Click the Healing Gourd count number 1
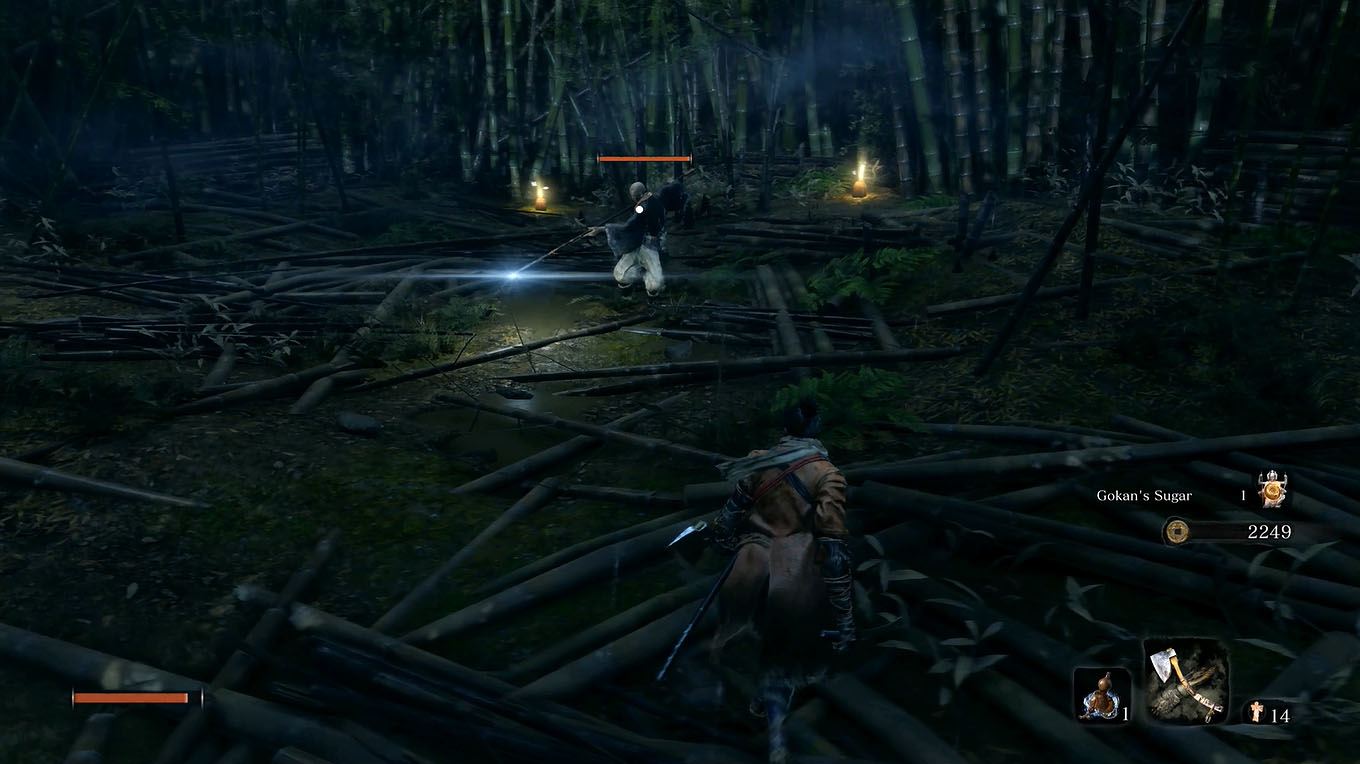This screenshot has height=764, width=1360. pyautogui.click(x=1124, y=715)
